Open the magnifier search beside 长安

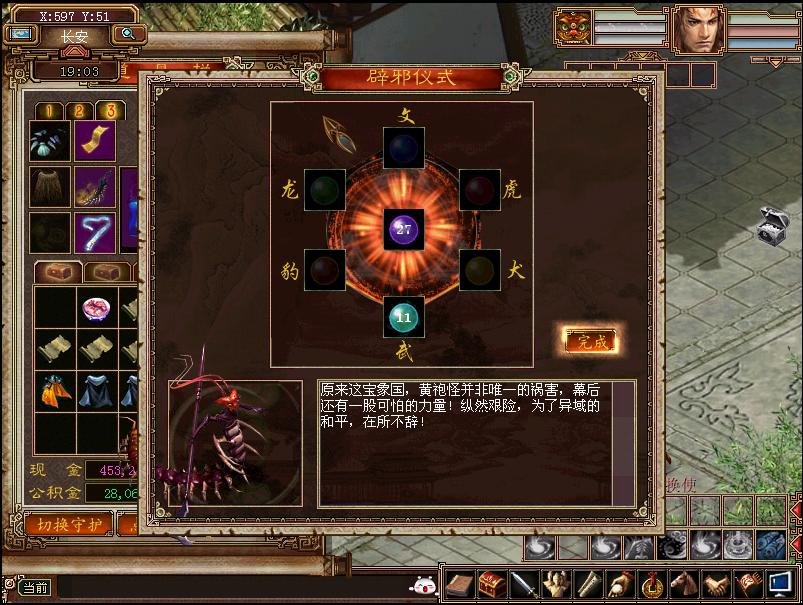[x=128, y=34]
